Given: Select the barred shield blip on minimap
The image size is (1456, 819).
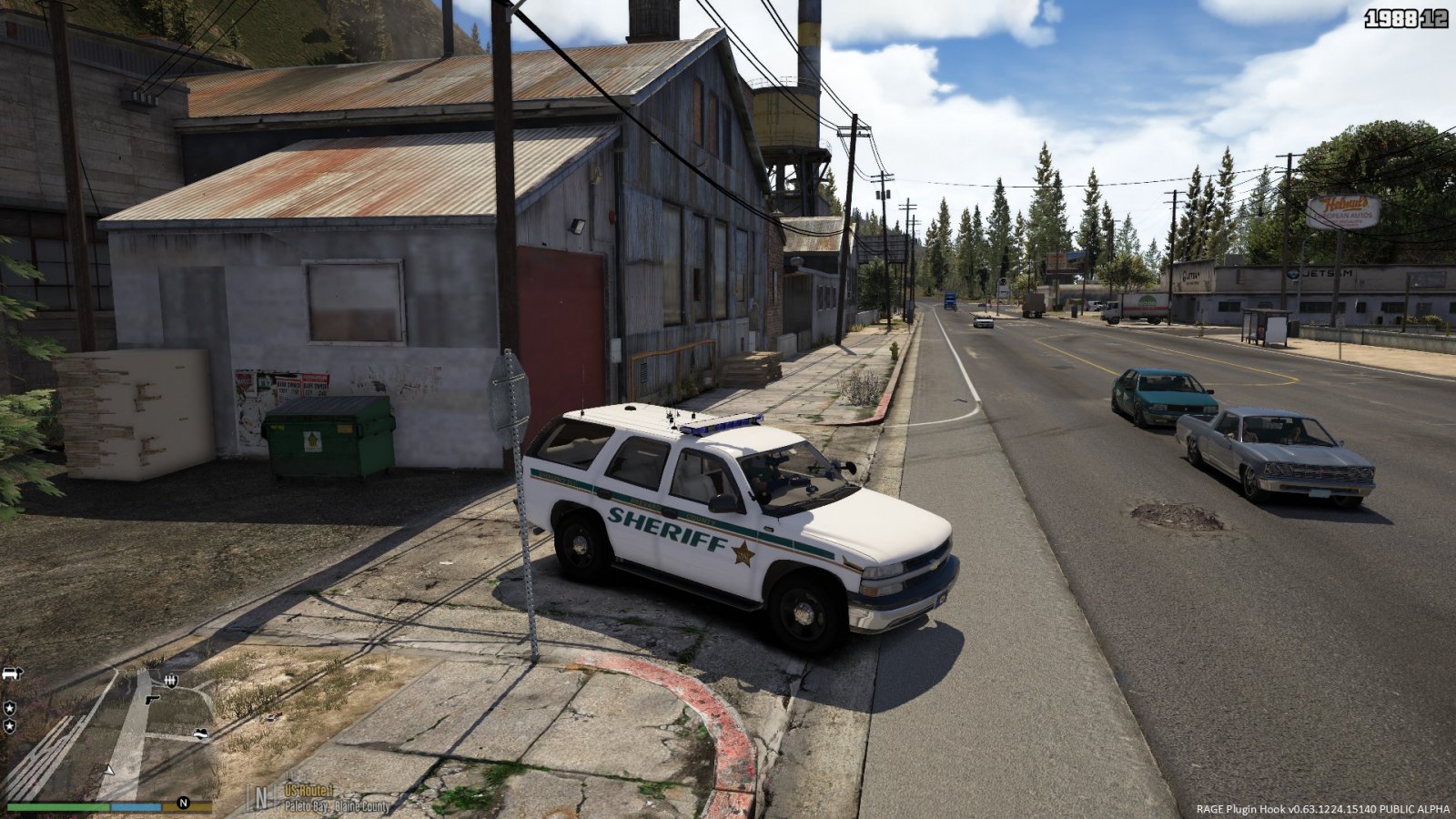Looking at the screenshot, I should click(171, 680).
